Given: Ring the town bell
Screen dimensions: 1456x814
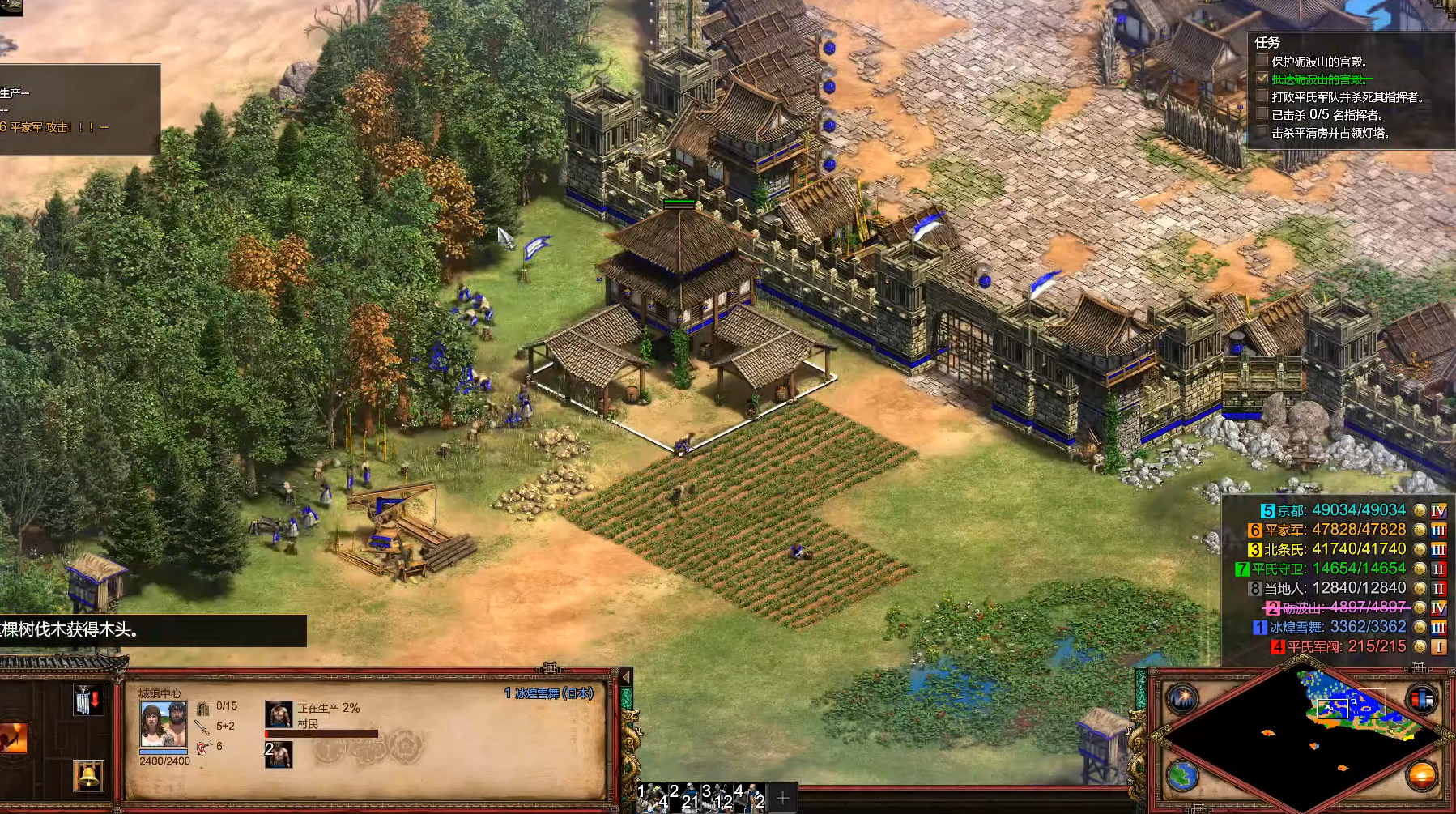Looking at the screenshot, I should pyautogui.click(x=88, y=775).
